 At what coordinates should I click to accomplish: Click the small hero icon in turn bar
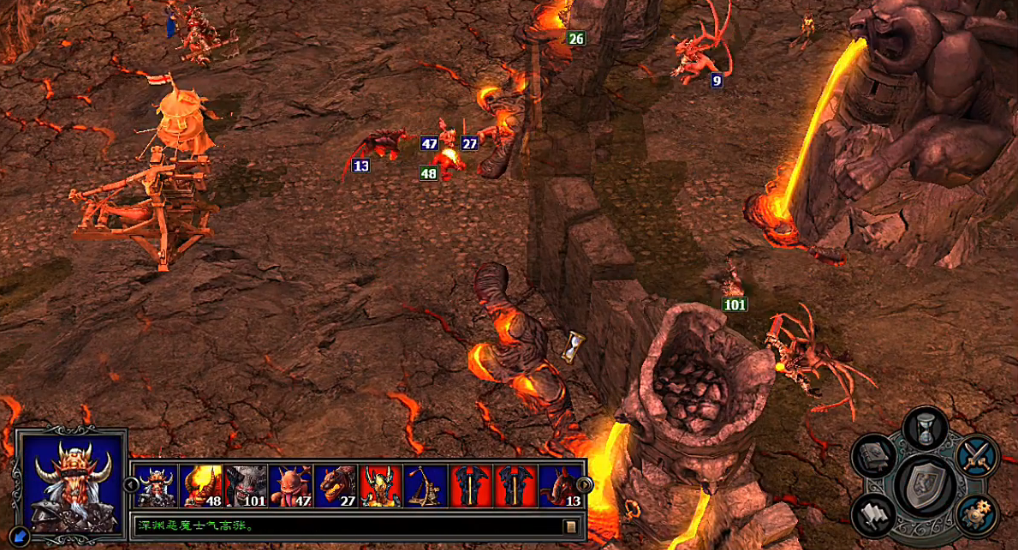pyautogui.click(x=156, y=486)
